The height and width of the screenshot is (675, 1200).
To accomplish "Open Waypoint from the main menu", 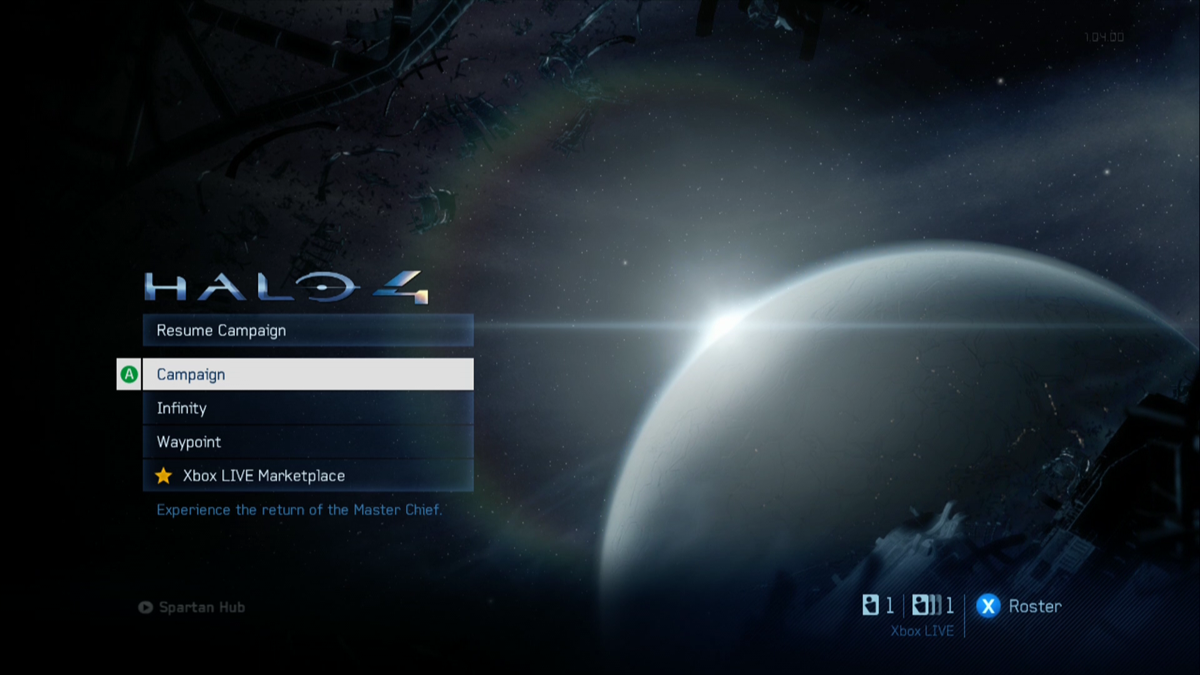I will [307, 442].
